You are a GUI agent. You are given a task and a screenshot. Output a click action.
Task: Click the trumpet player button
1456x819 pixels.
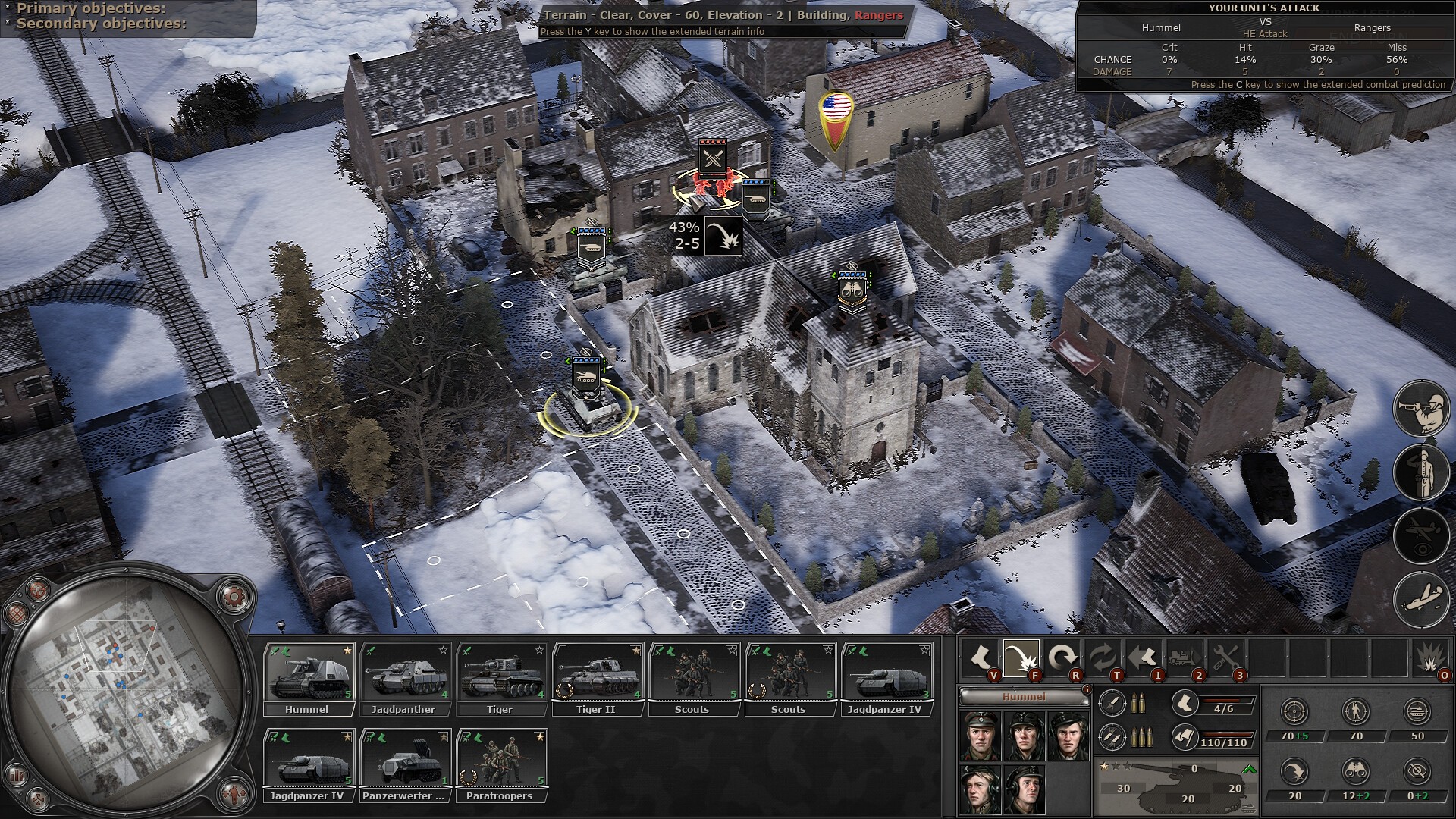(1421, 409)
